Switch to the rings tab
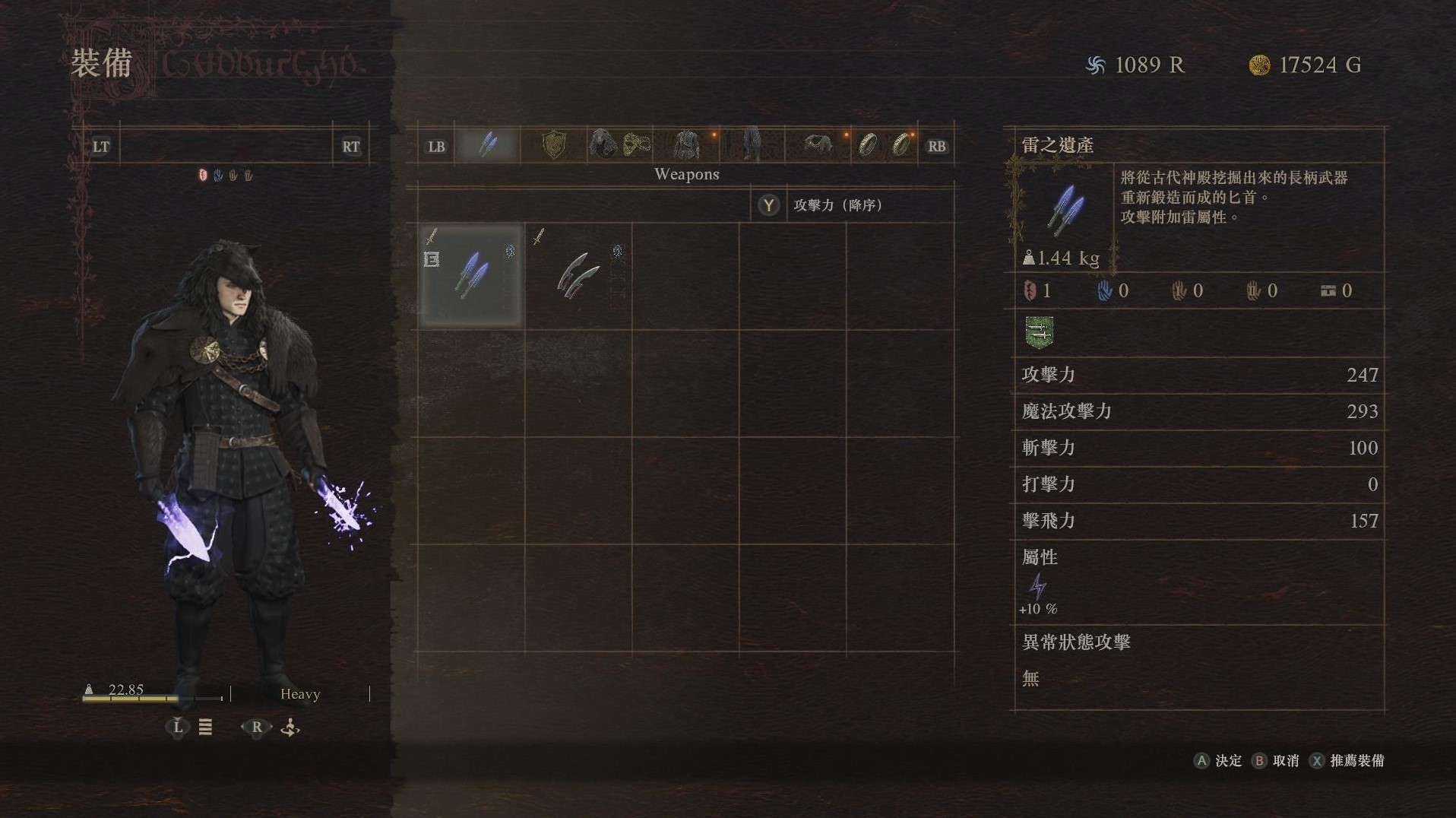1456x818 pixels. 884,144
